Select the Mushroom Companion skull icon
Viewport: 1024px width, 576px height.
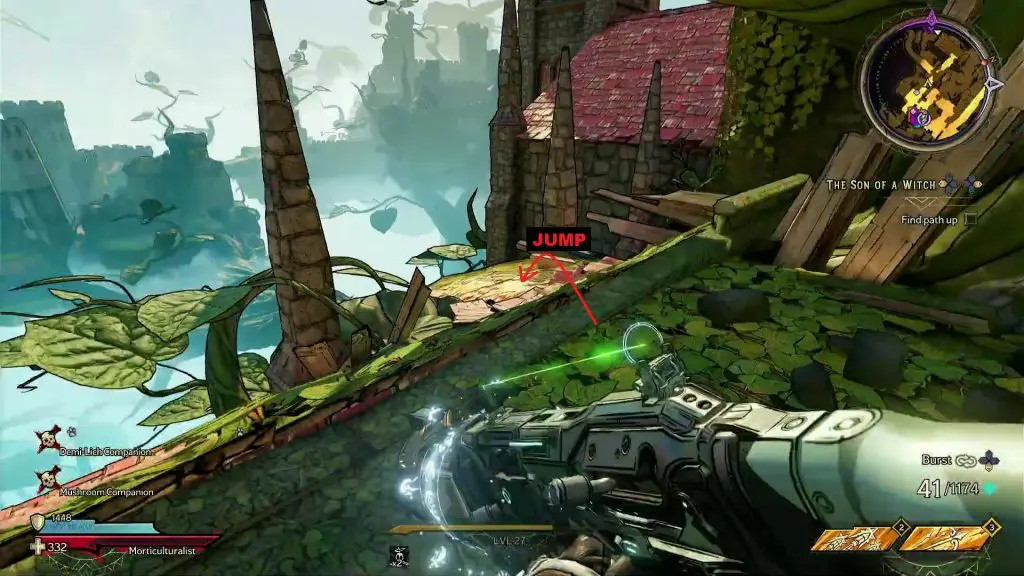click(47, 480)
